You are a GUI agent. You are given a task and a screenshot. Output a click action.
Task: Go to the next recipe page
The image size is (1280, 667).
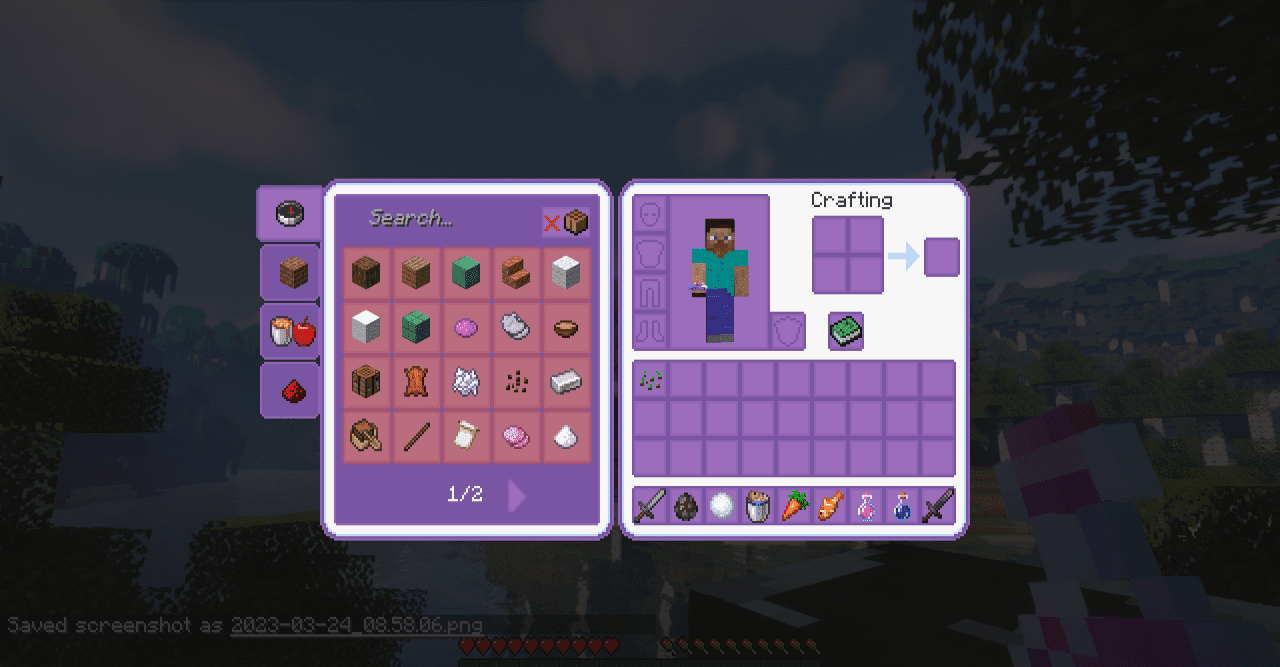click(516, 495)
